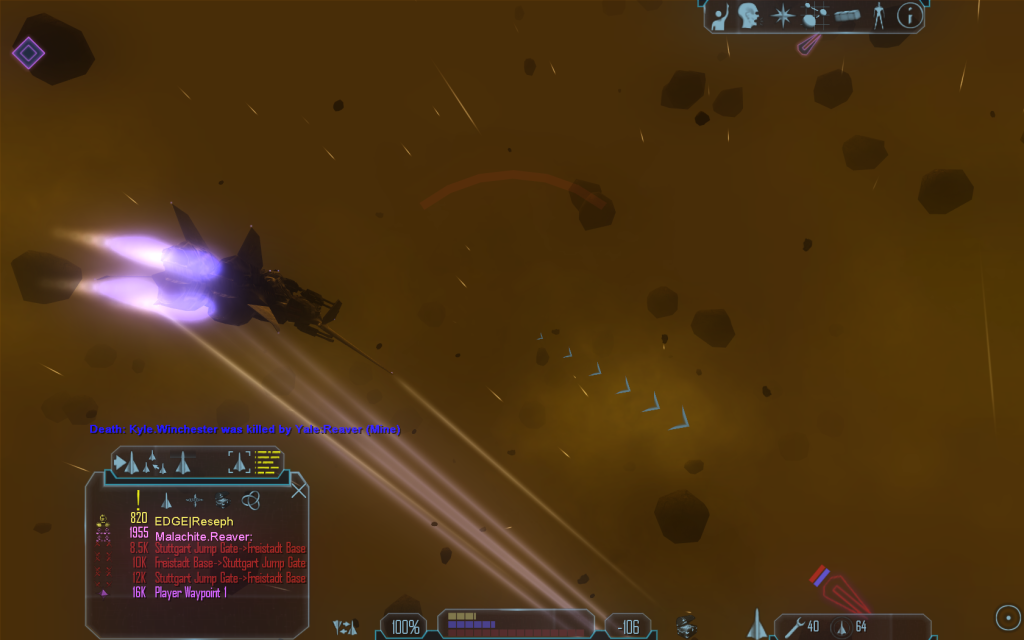Open the cargo inventory icon
This screenshot has height=640, width=1024.
[847, 16]
